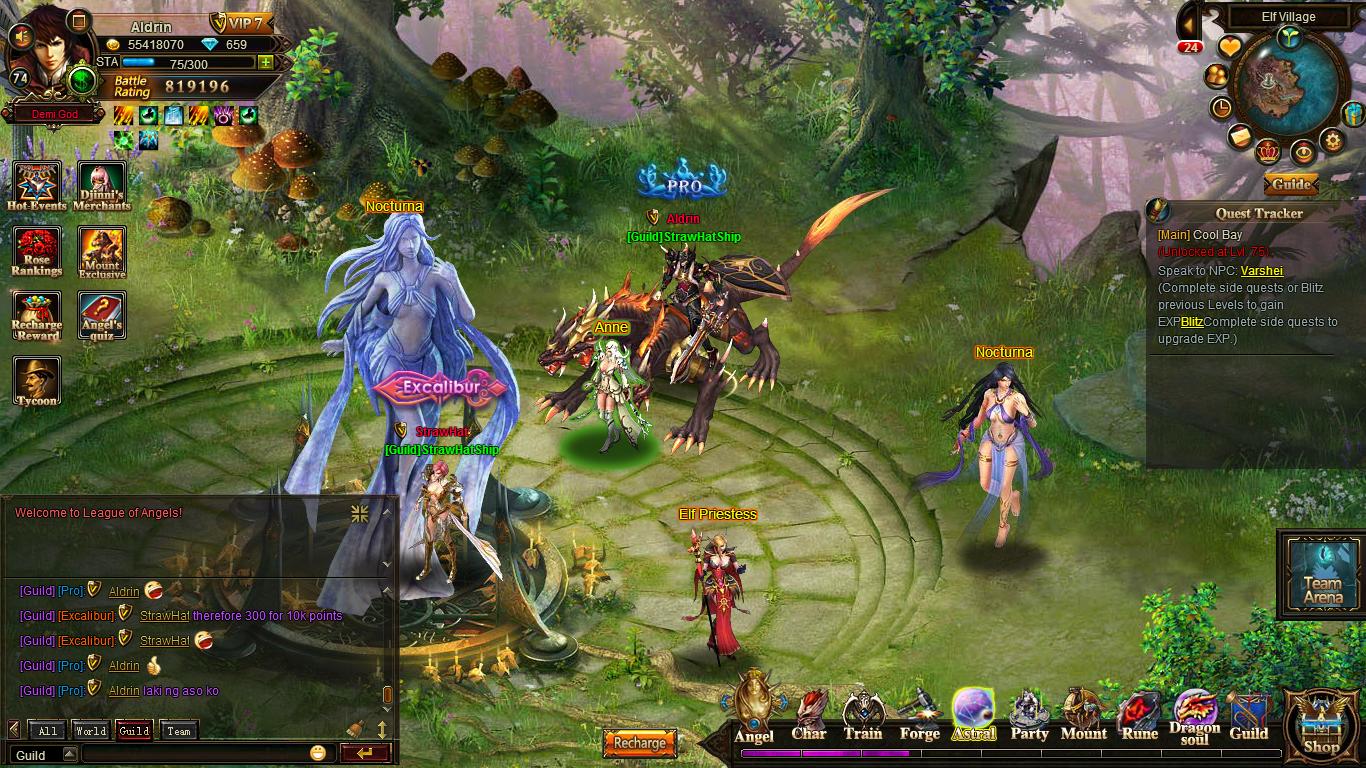The height and width of the screenshot is (768, 1366).
Task: Click the Varshei NPC link in Quest Tracker
Action: pos(1261,271)
